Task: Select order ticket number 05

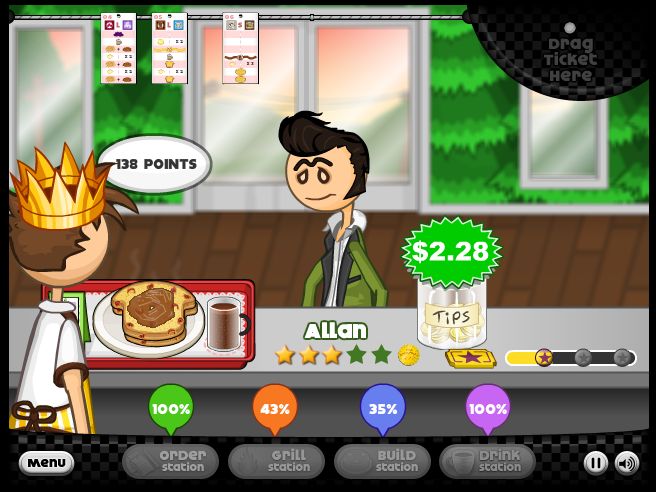Action: pos(169,48)
